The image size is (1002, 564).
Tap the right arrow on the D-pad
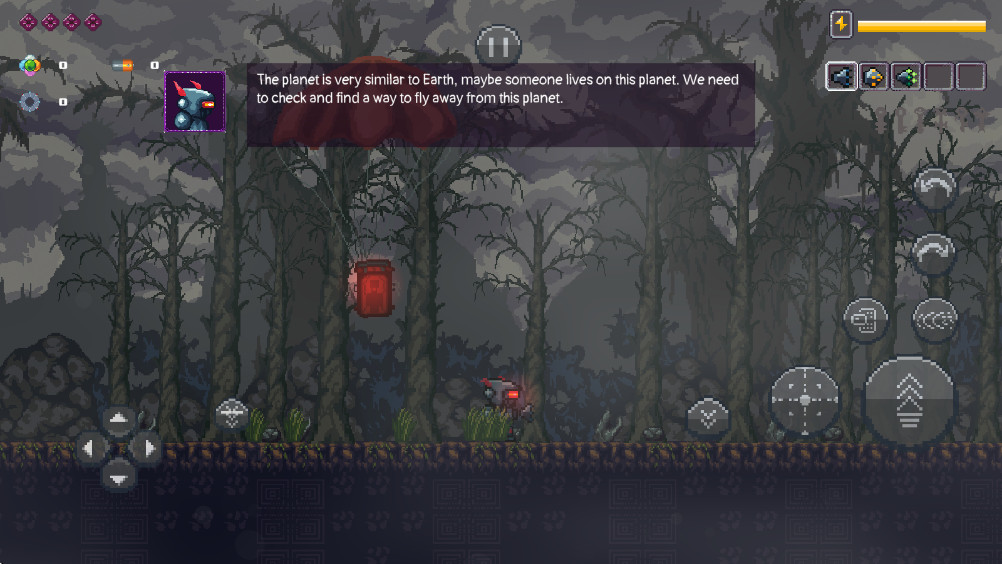148,448
